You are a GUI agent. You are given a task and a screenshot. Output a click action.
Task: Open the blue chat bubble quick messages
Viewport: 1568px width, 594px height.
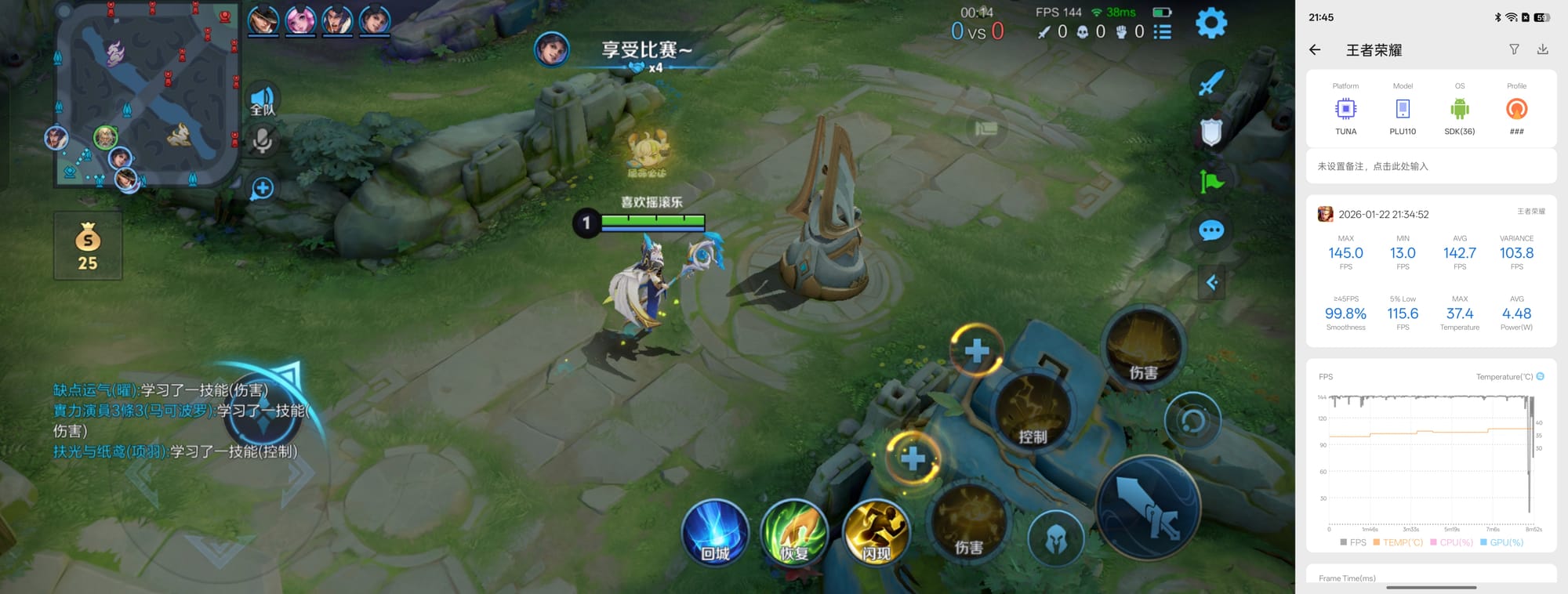(x=1211, y=230)
